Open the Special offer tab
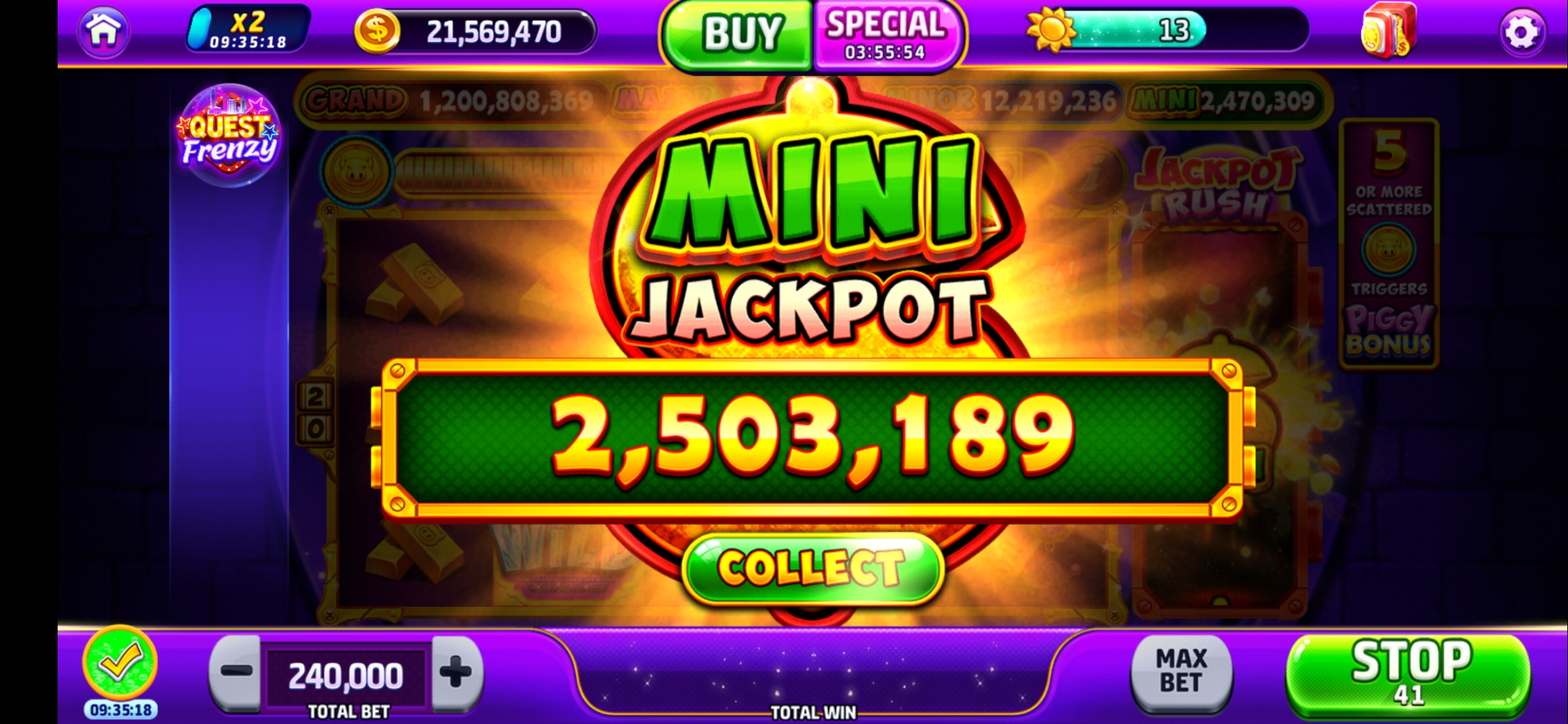Screen dimensions: 1568x724 tap(885, 32)
